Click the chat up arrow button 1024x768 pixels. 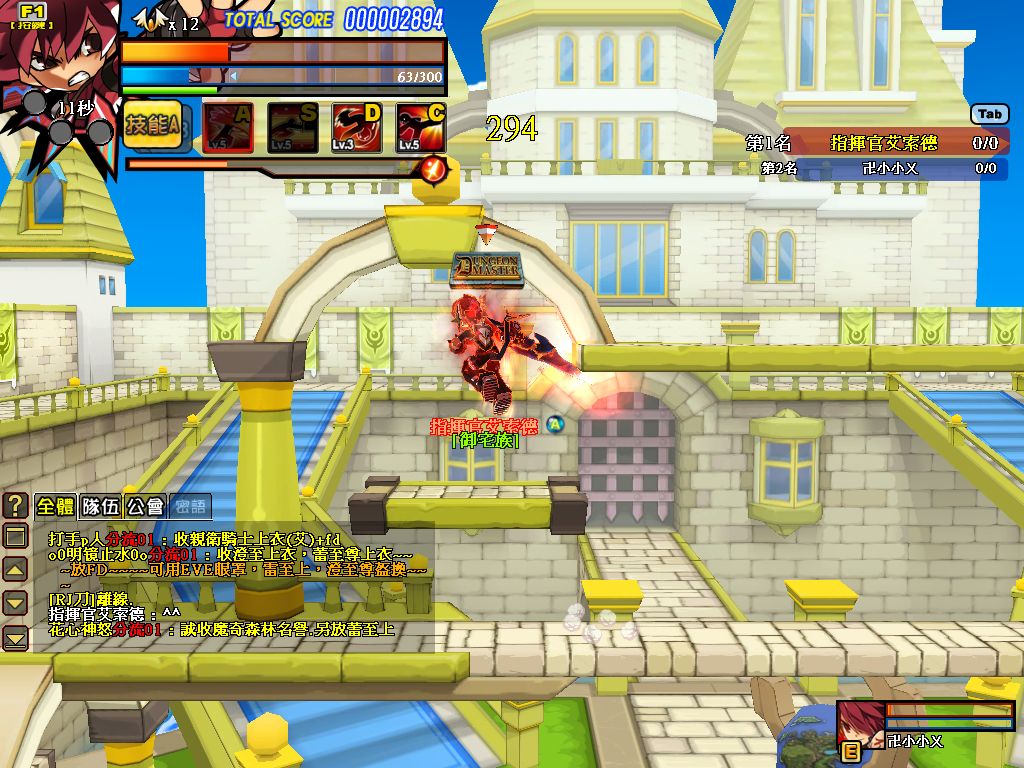(15, 570)
